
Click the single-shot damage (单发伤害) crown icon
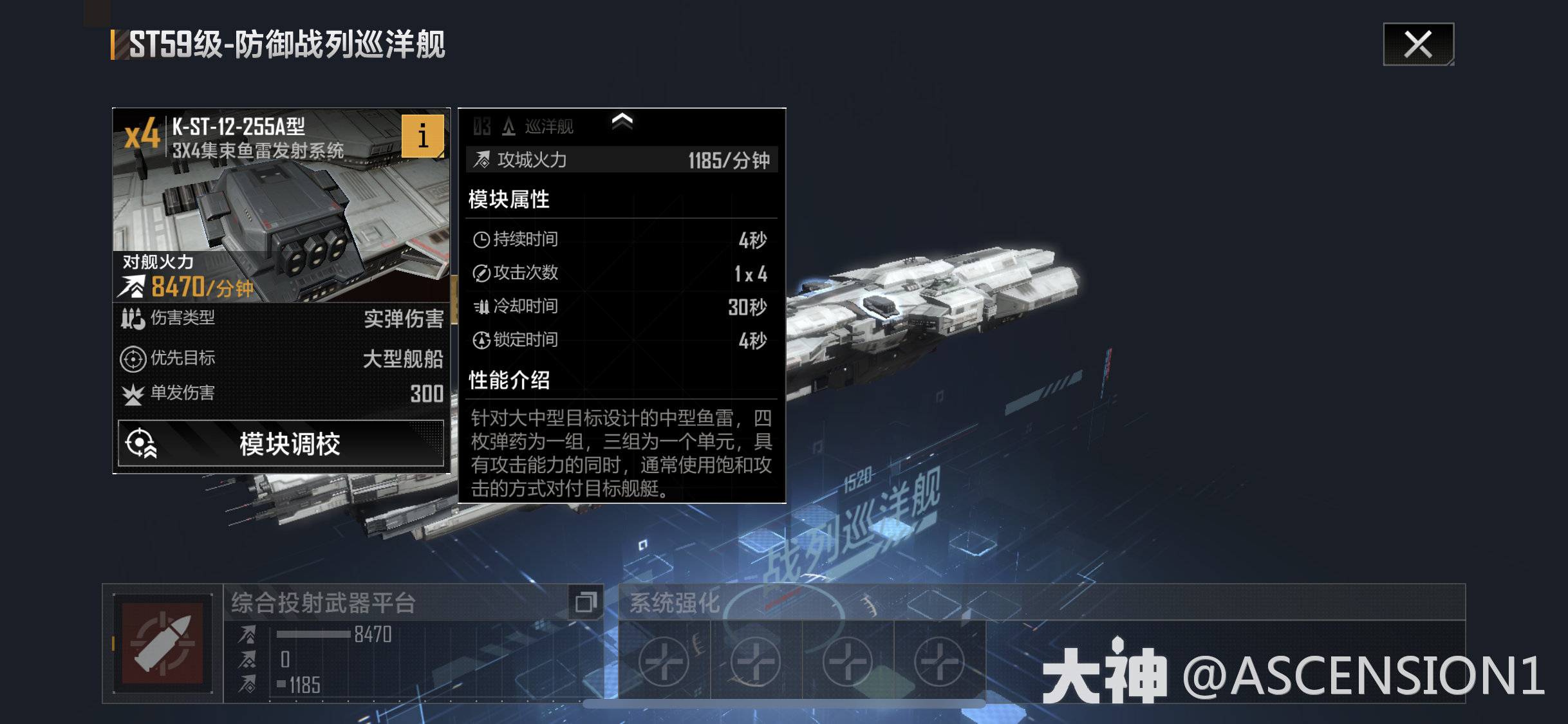point(131,394)
